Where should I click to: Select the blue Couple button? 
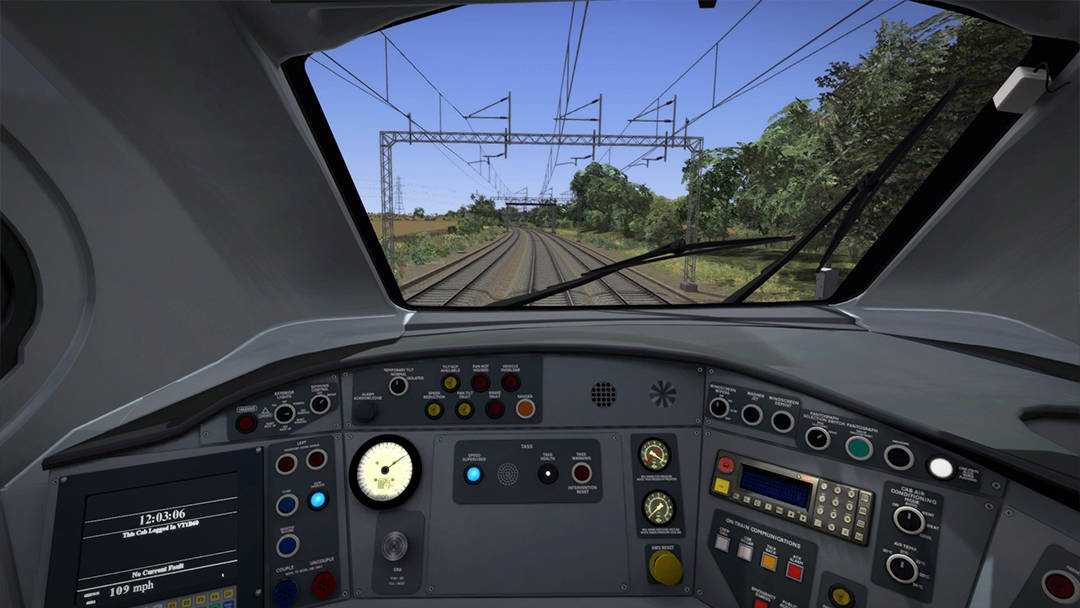coord(285,591)
